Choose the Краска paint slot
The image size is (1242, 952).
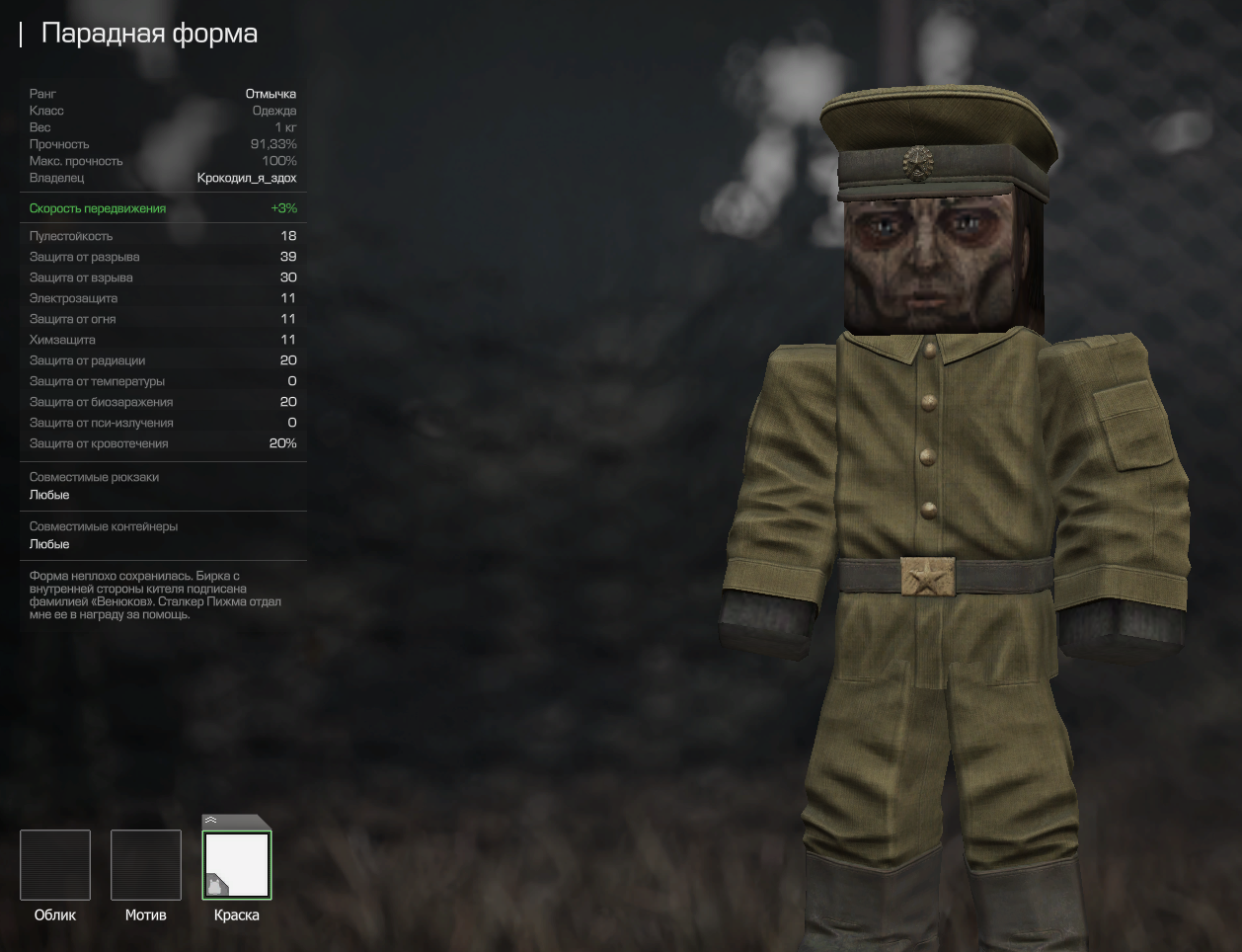pyautogui.click(x=237, y=865)
